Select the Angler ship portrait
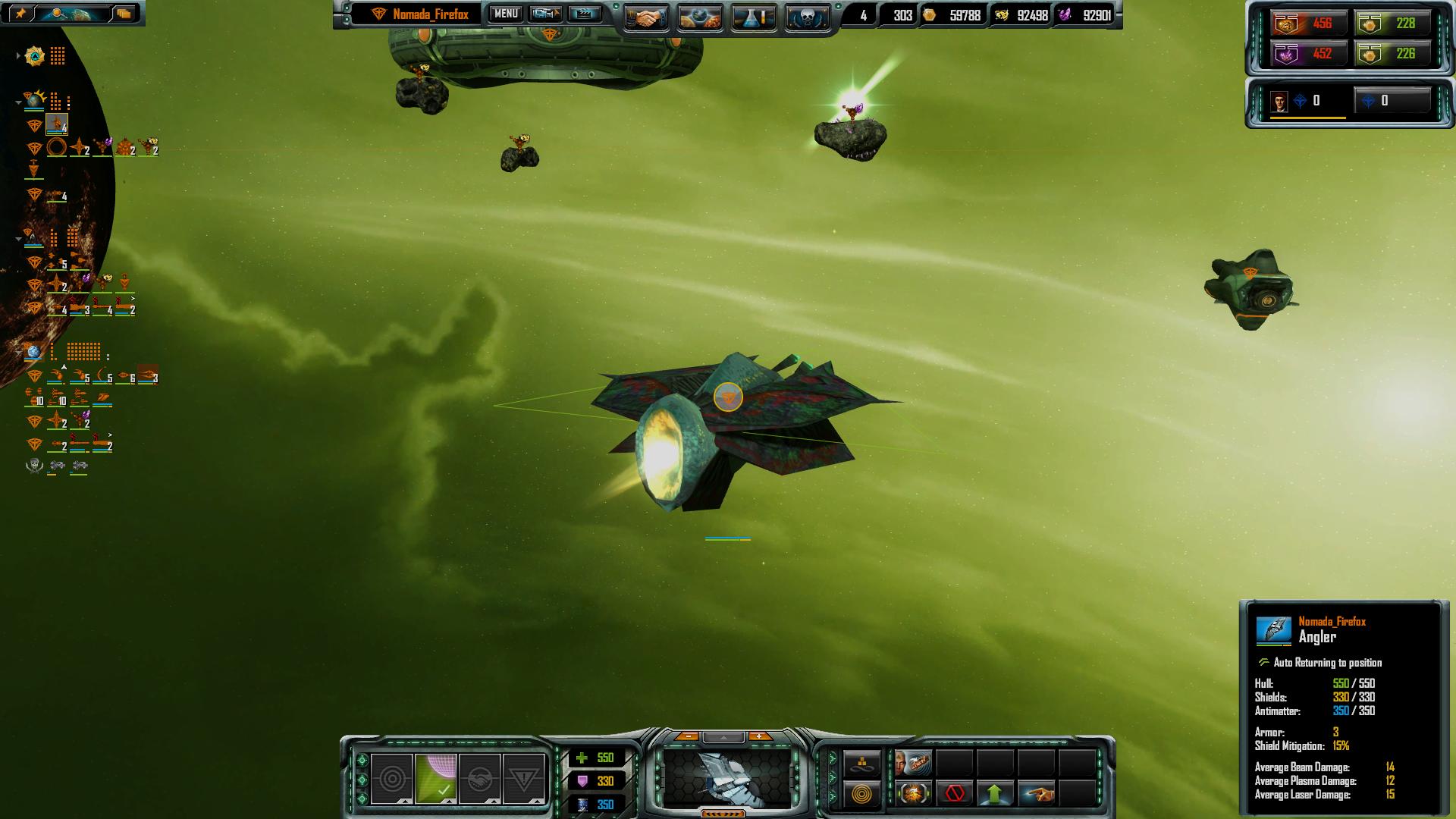The width and height of the screenshot is (1456, 819). point(726,777)
